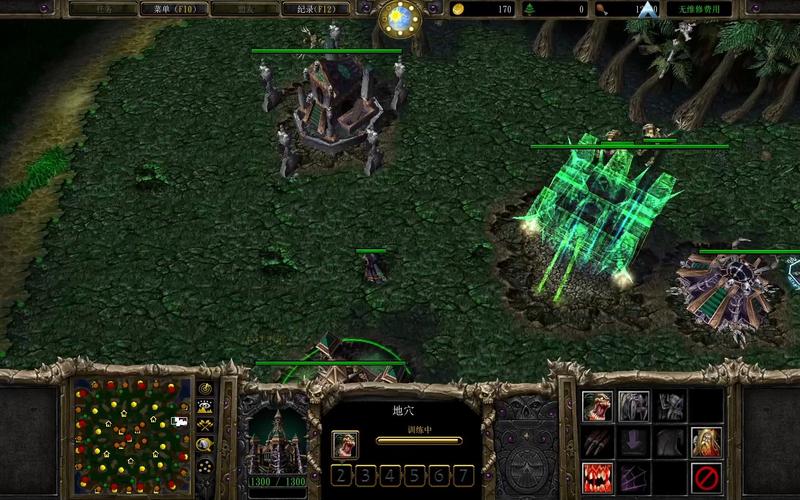The height and width of the screenshot is (500, 800).
Task: Click on the minimap
Action: 132,429
